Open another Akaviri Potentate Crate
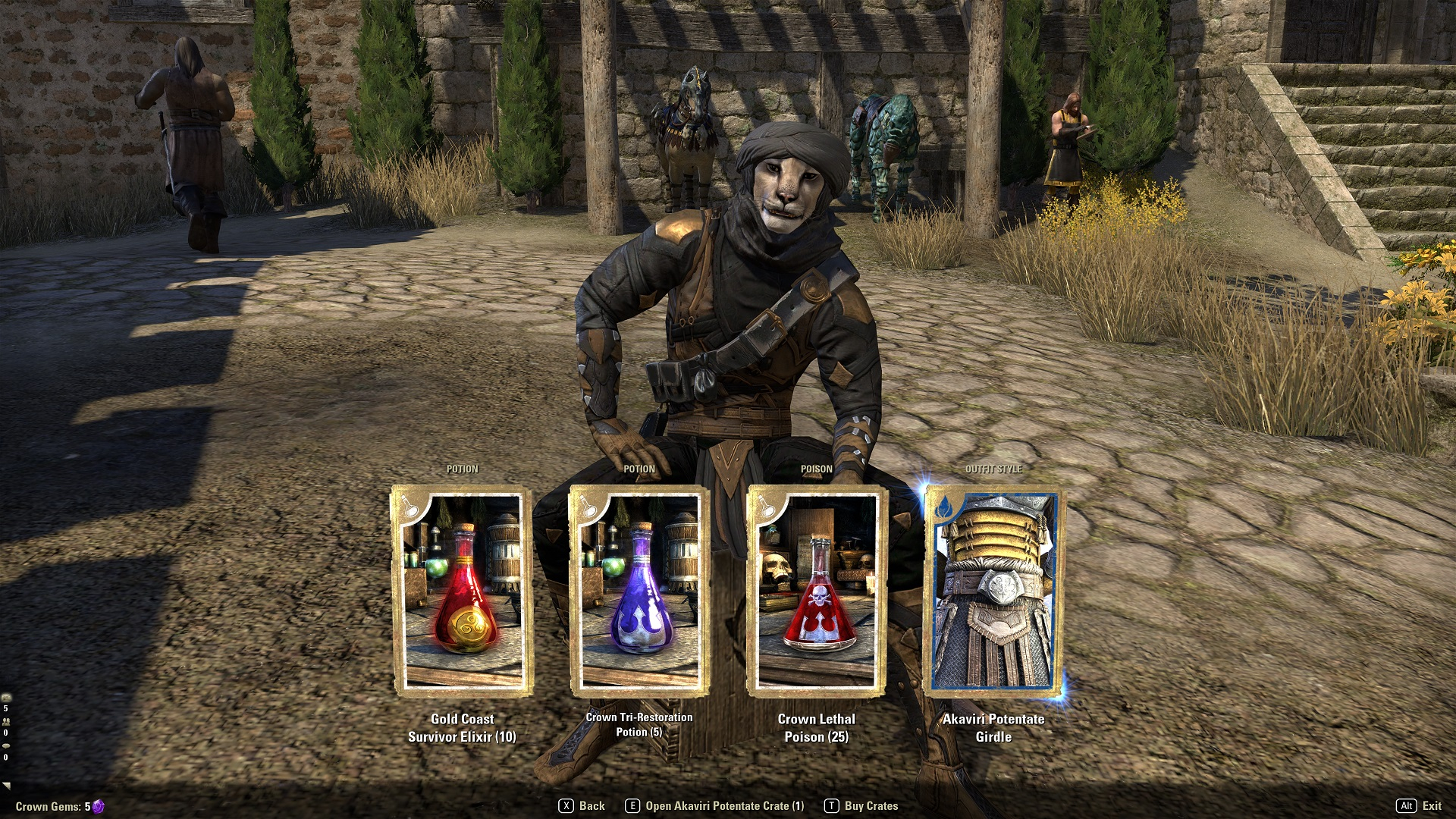The image size is (1456, 819). (x=714, y=806)
